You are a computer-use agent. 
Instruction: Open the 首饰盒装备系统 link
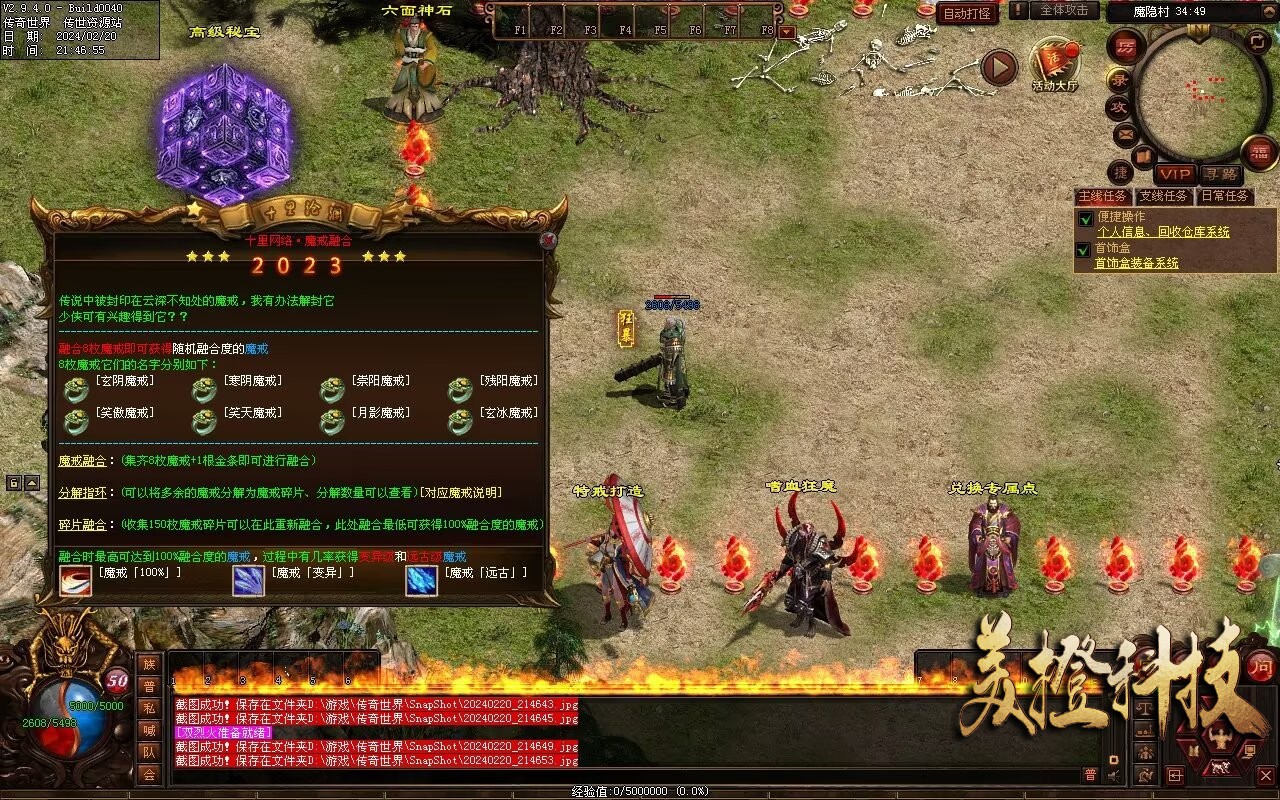tap(1136, 263)
